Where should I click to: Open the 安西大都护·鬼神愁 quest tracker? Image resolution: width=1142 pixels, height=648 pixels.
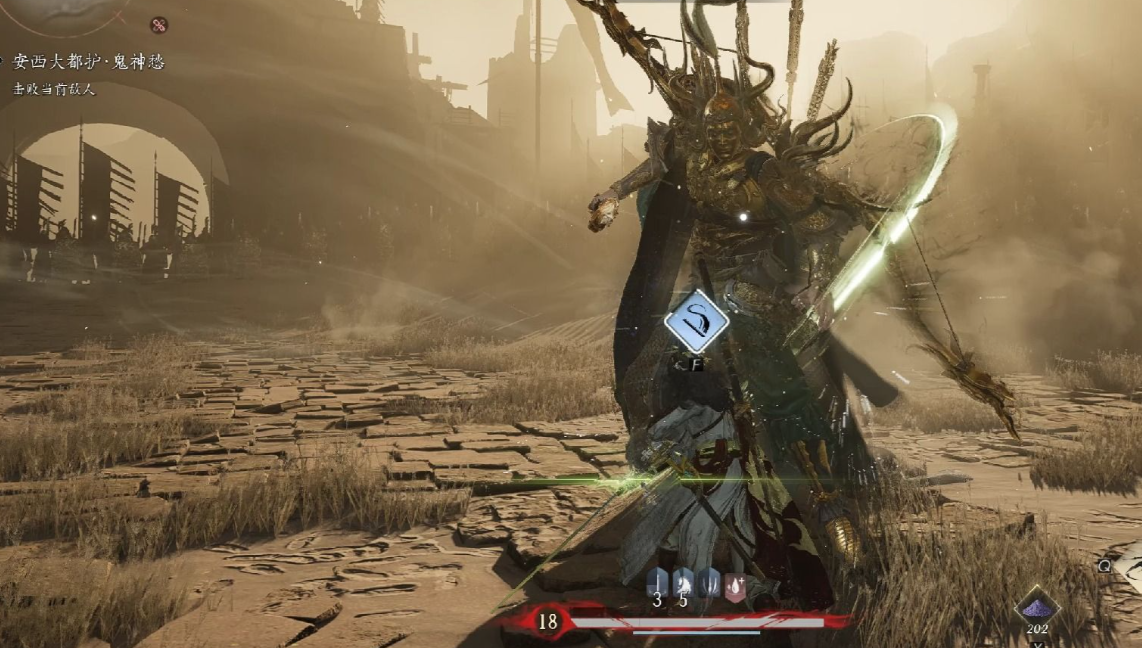coord(88,62)
